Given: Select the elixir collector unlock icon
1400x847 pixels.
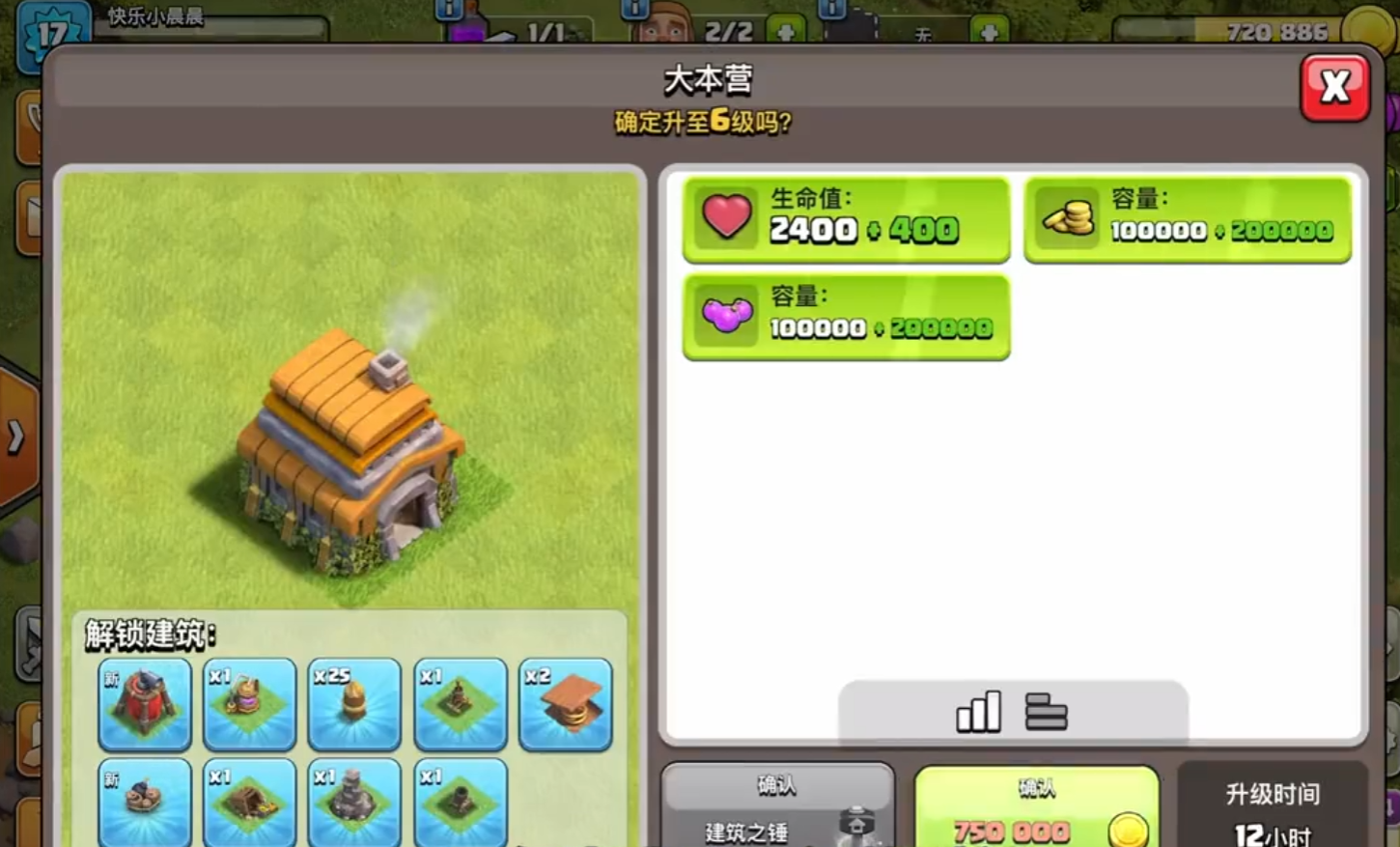Looking at the screenshot, I should click(x=250, y=705).
